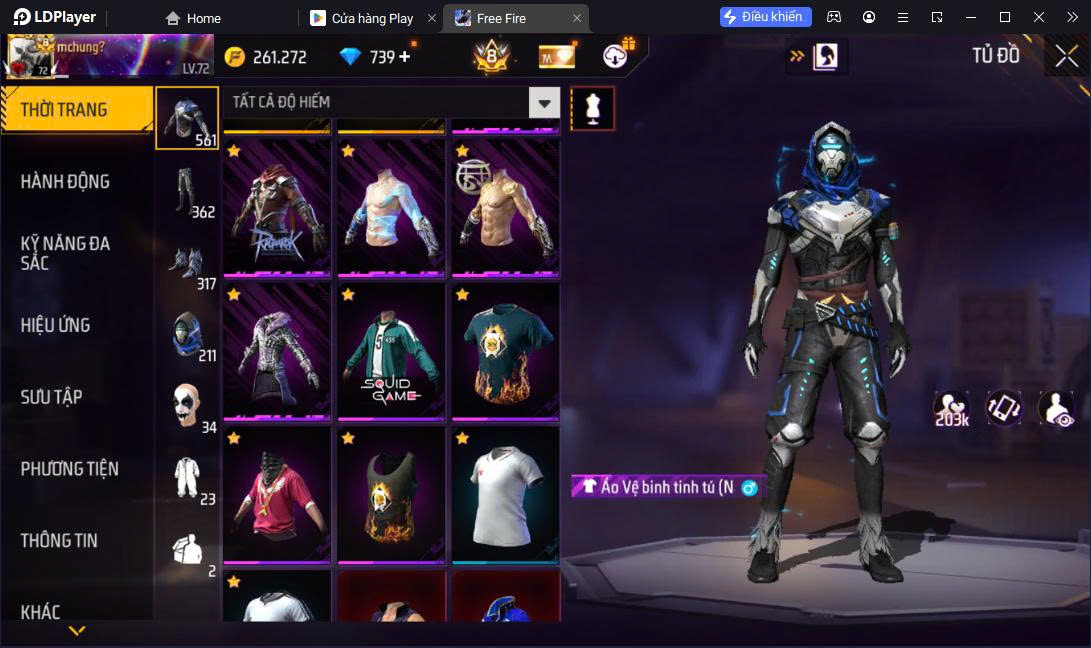
Task: Close the wardrobe with the X button
Action: pos(1066,56)
